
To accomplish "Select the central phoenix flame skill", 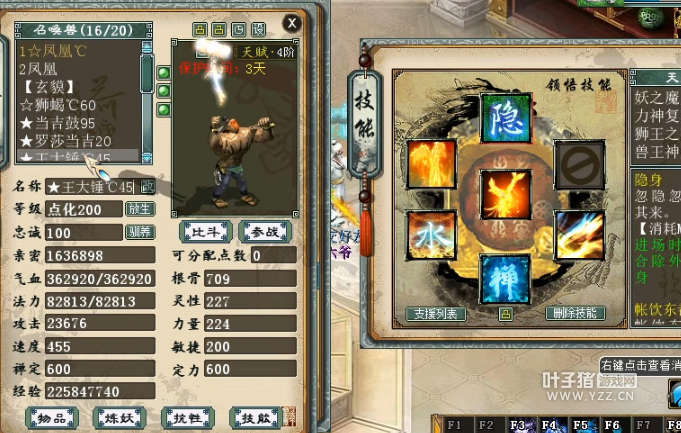I will 505,195.
